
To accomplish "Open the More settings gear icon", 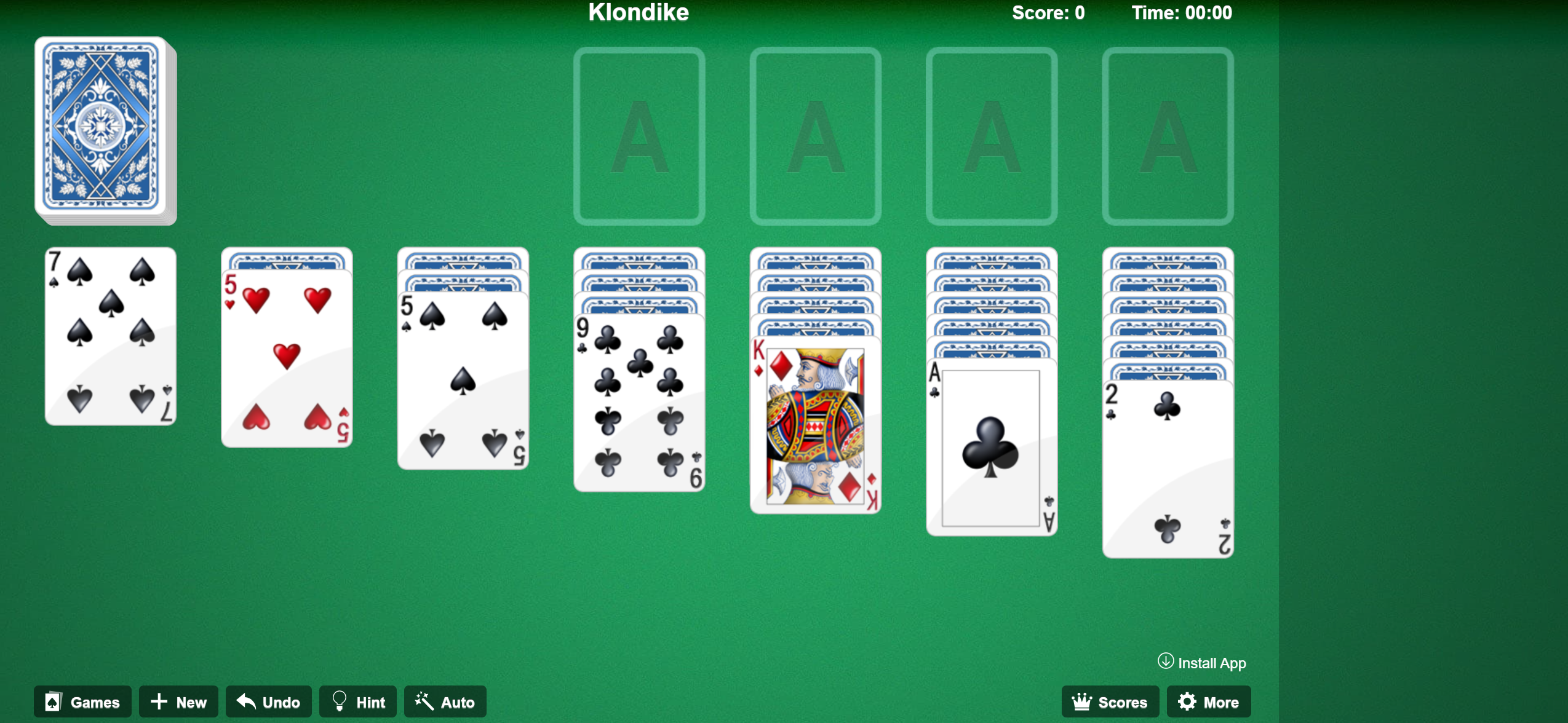I will 1187,701.
